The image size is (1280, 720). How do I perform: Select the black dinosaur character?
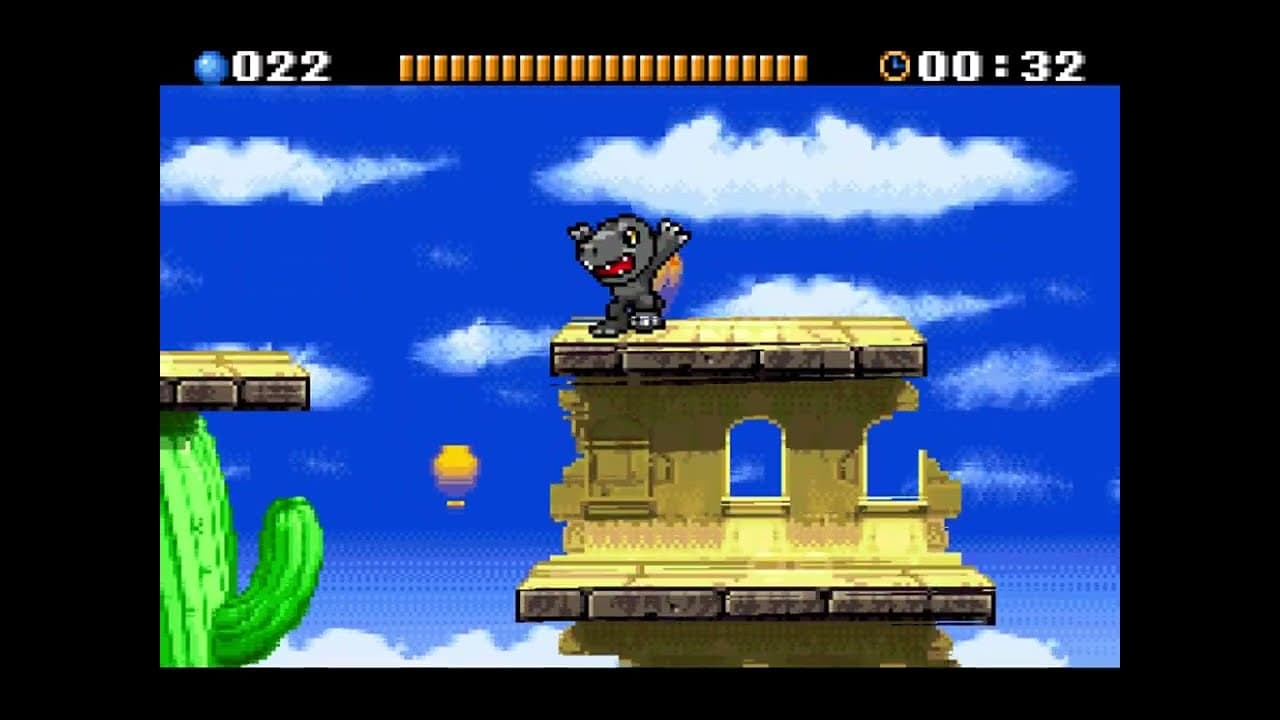625,270
